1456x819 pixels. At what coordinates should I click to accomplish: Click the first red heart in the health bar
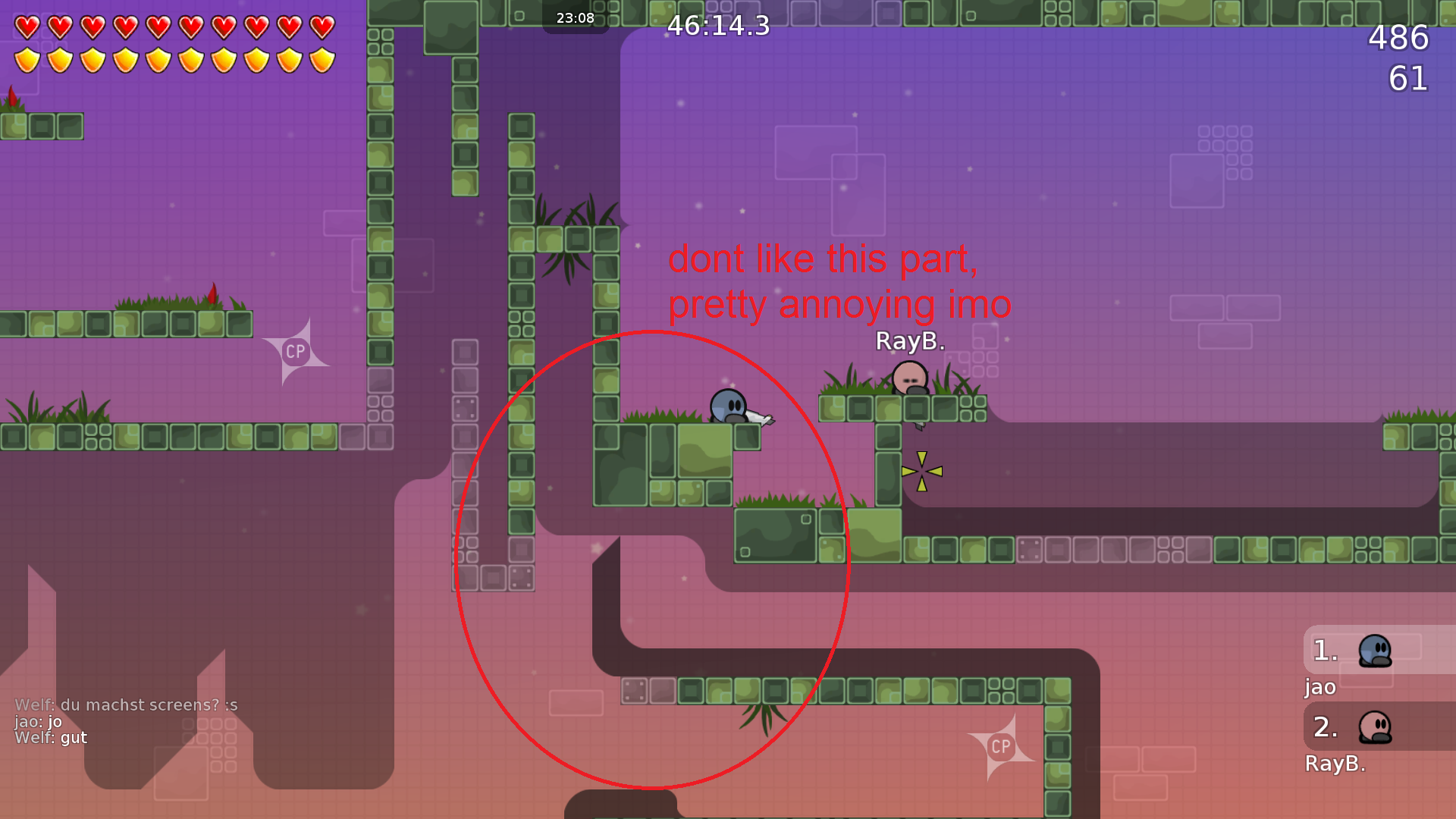click(x=28, y=26)
